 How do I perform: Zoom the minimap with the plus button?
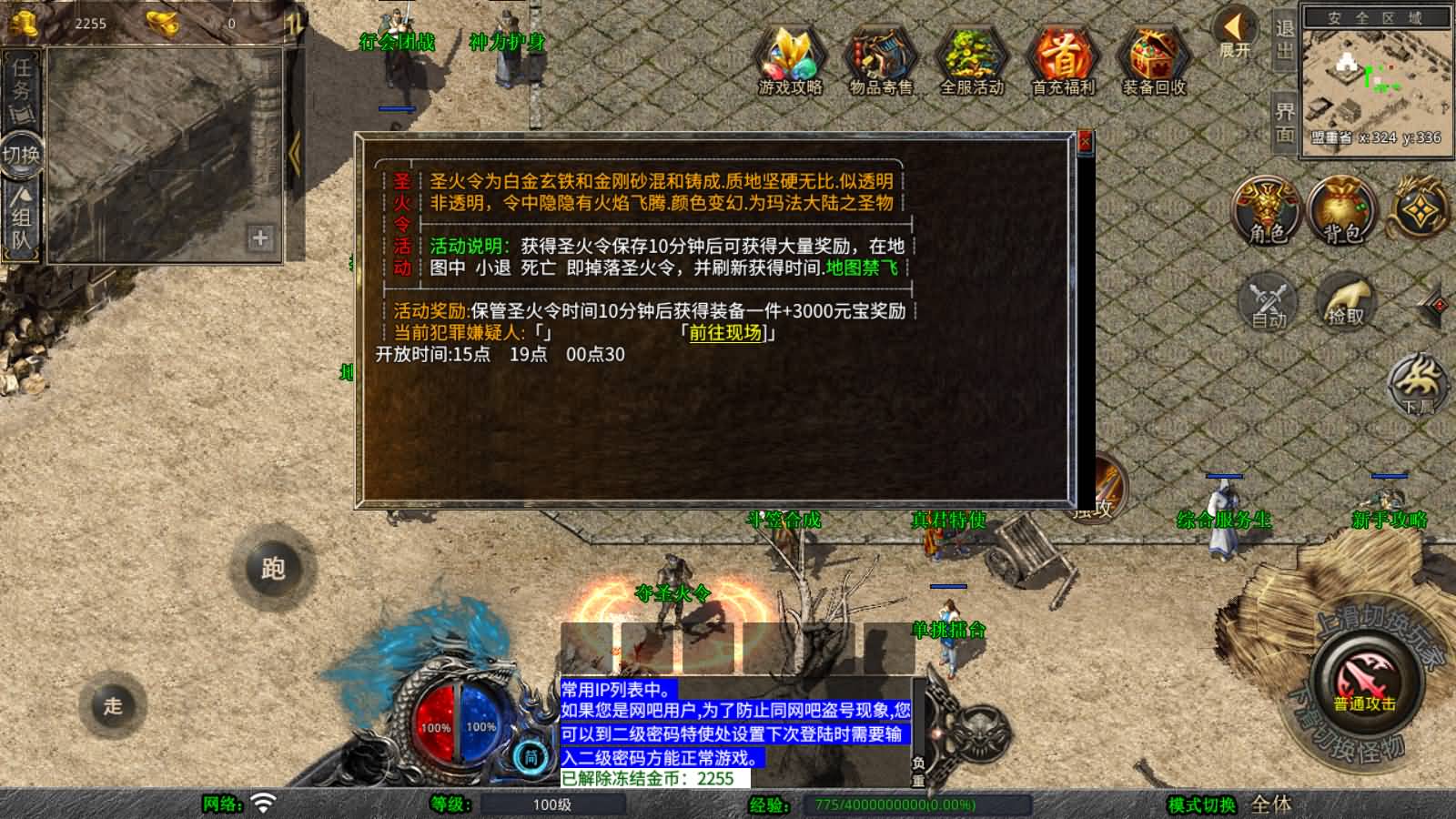(261, 239)
